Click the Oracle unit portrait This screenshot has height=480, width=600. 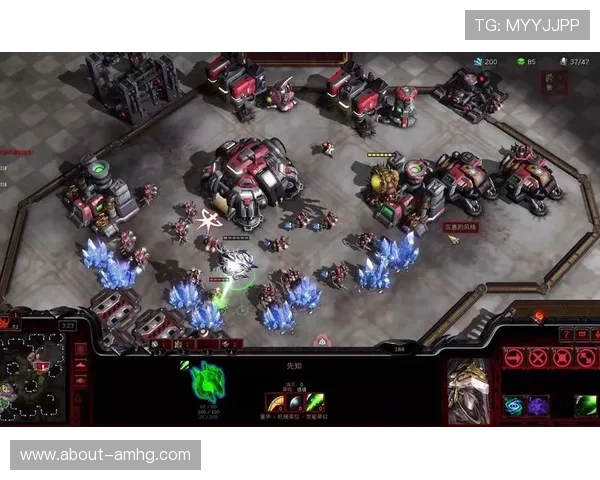click(468, 390)
